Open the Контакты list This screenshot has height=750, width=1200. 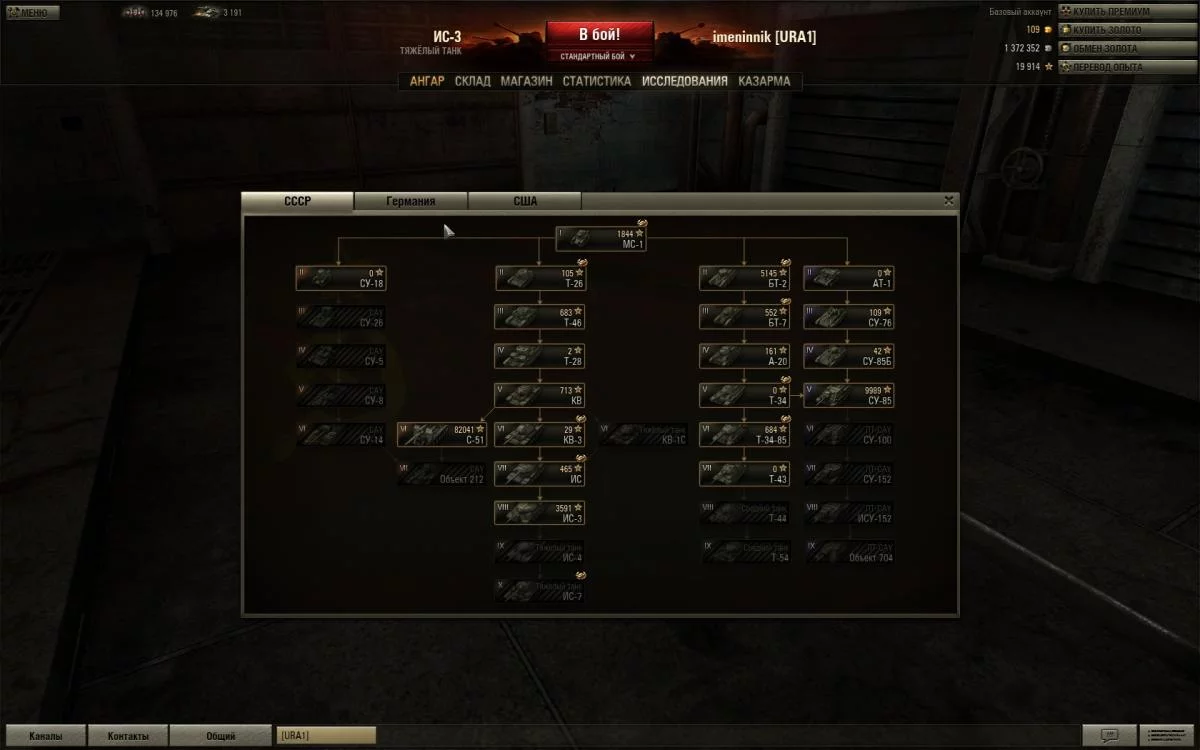(x=128, y=736)
